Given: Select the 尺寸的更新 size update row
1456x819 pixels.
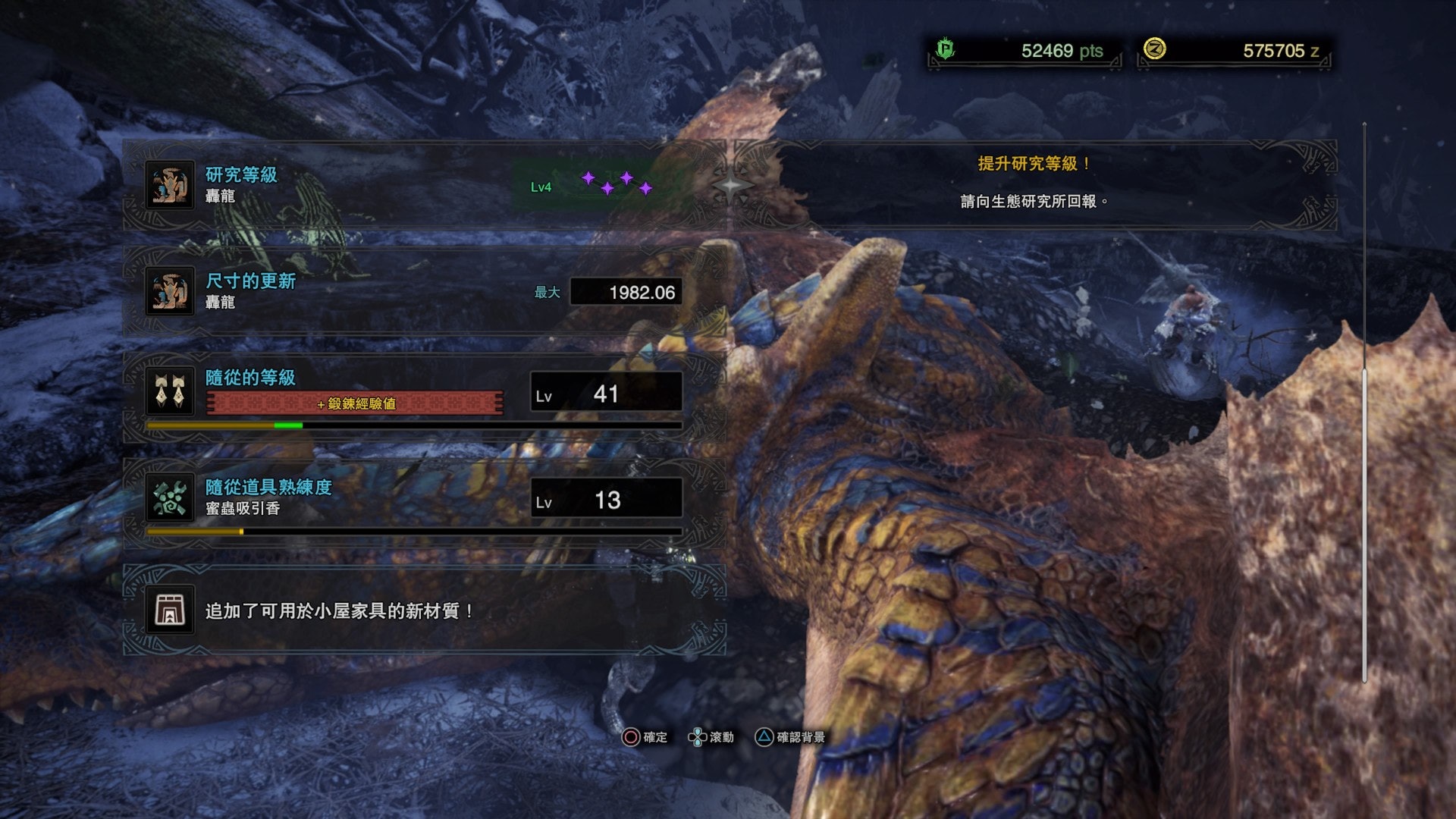Looking at the screenshot, I should click(425, 291).
